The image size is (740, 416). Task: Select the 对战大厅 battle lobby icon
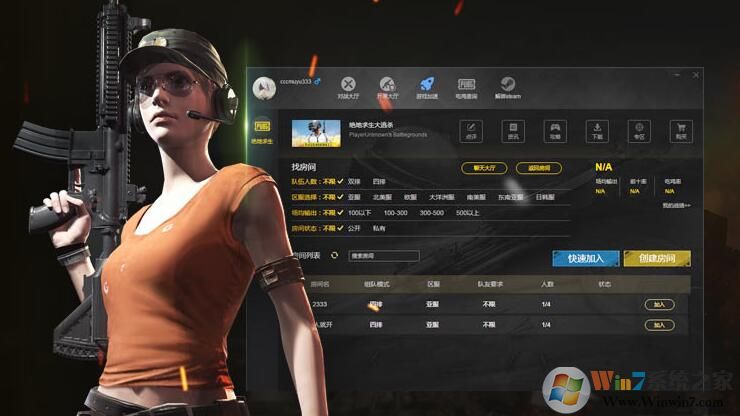[347, 88]
